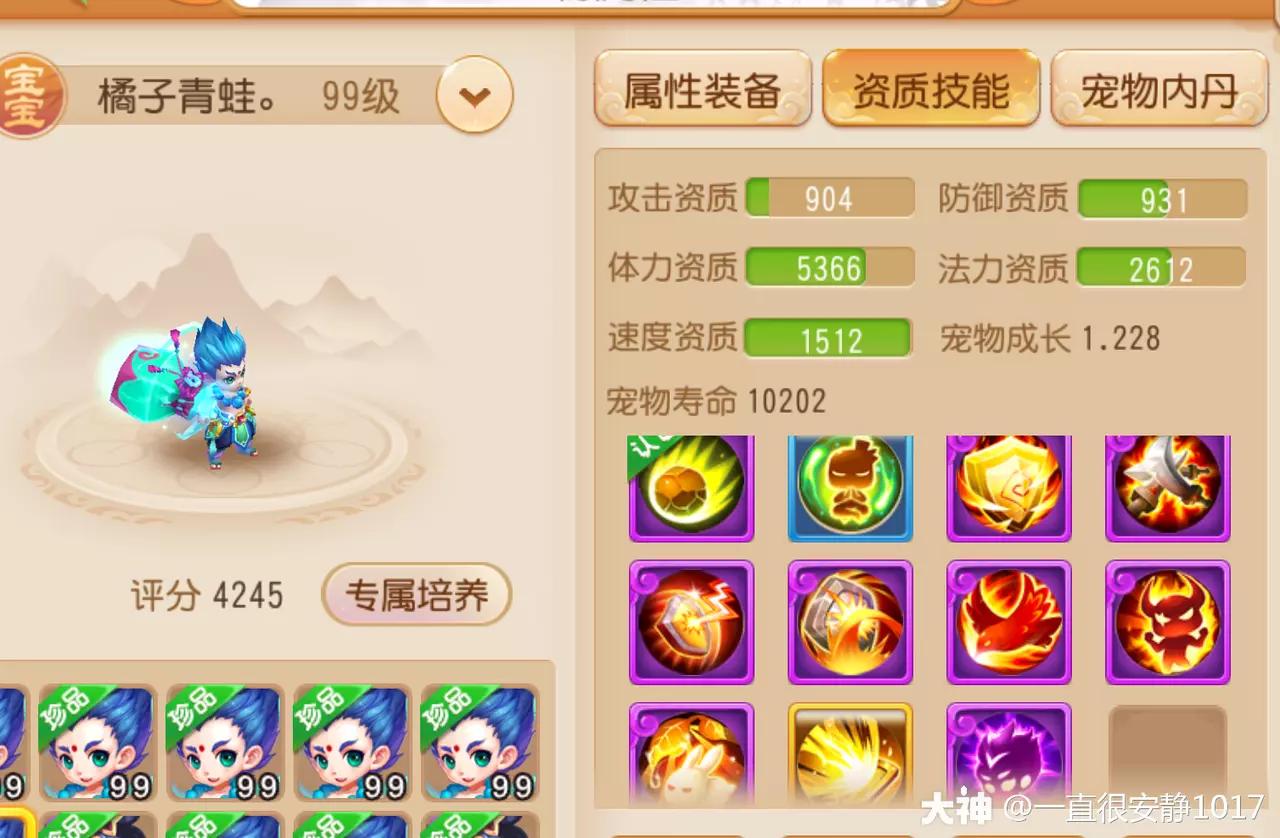Click the 速度资质 progress bar
Image resolution: width=1280 pixels, height=838 pixels.
828,338
